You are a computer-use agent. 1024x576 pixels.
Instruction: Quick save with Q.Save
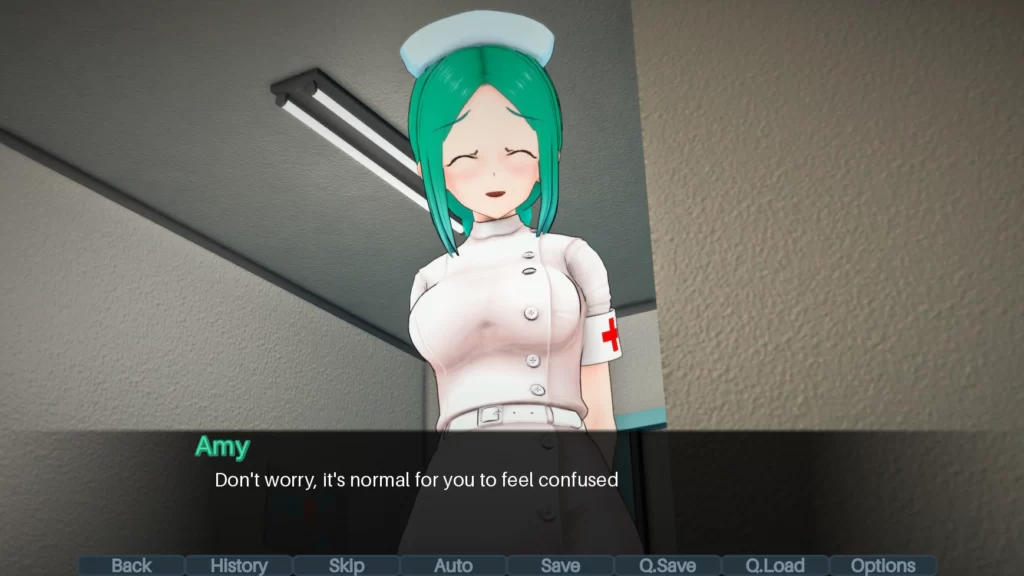(668, 566)
